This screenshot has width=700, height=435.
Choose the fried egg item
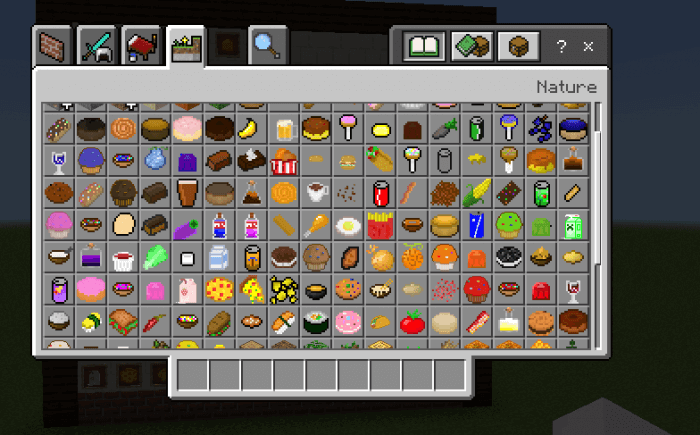click(349, 225)
